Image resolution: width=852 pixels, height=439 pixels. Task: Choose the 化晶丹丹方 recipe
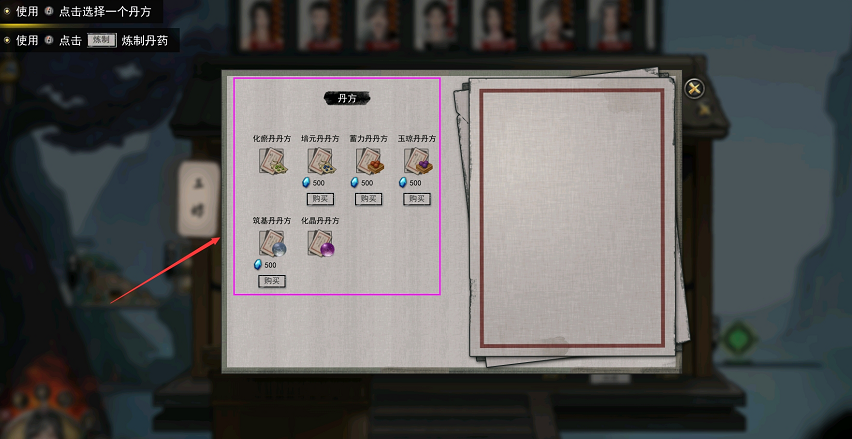pyautogui.click(x=320, y=243)
